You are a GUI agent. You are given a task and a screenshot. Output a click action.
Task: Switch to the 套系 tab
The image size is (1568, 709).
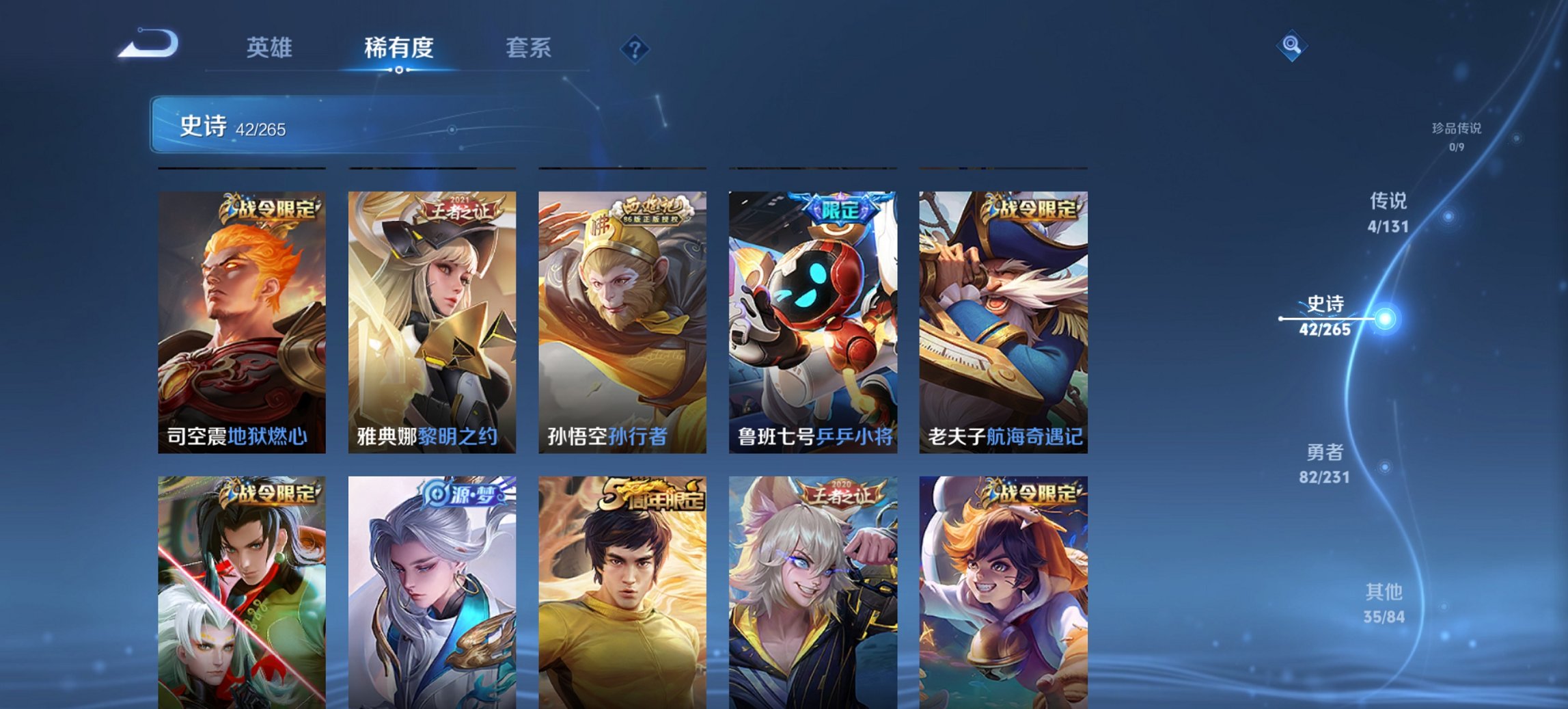[x=529, y=48]
